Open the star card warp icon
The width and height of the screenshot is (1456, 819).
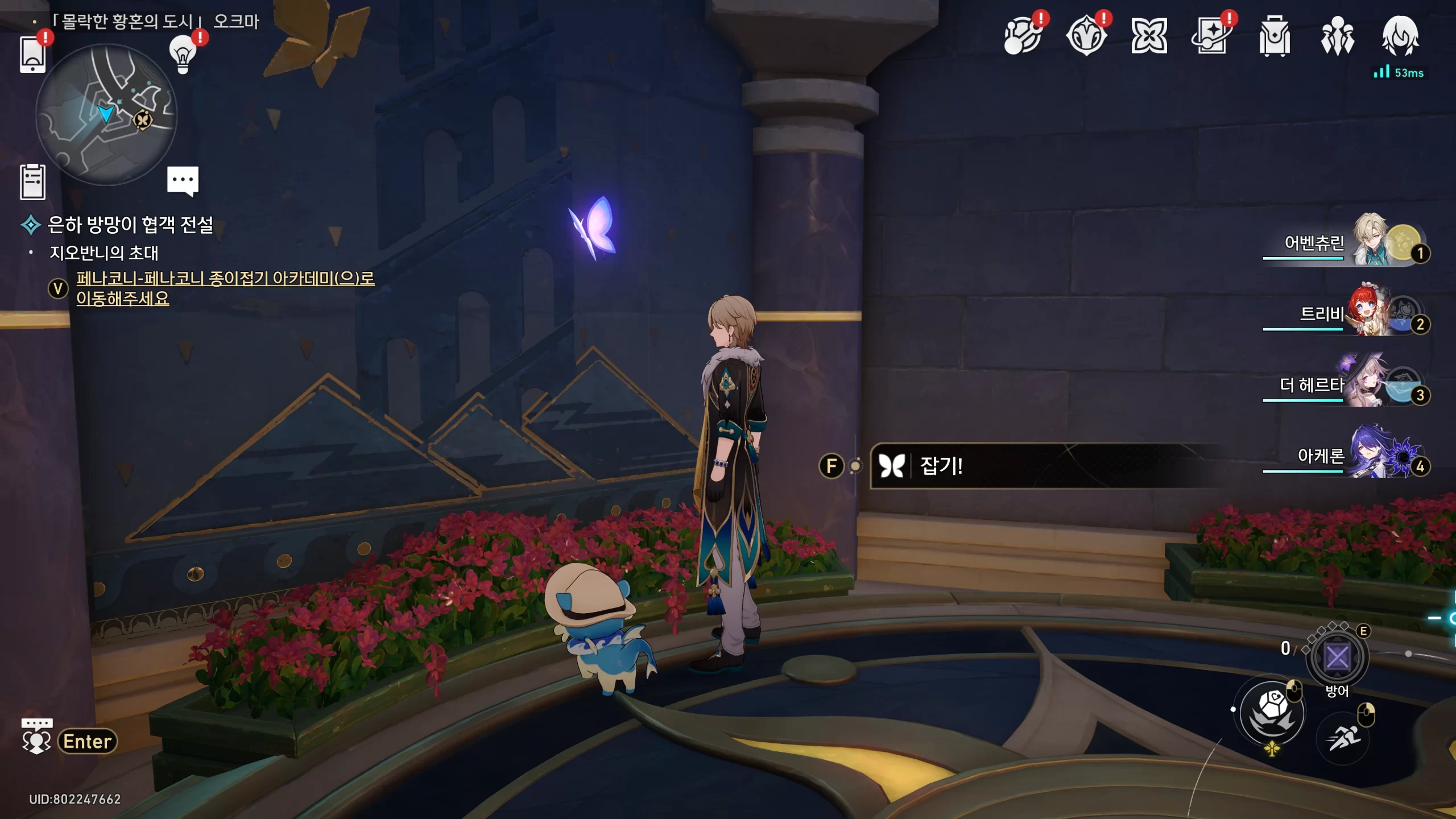[1212, 36]
